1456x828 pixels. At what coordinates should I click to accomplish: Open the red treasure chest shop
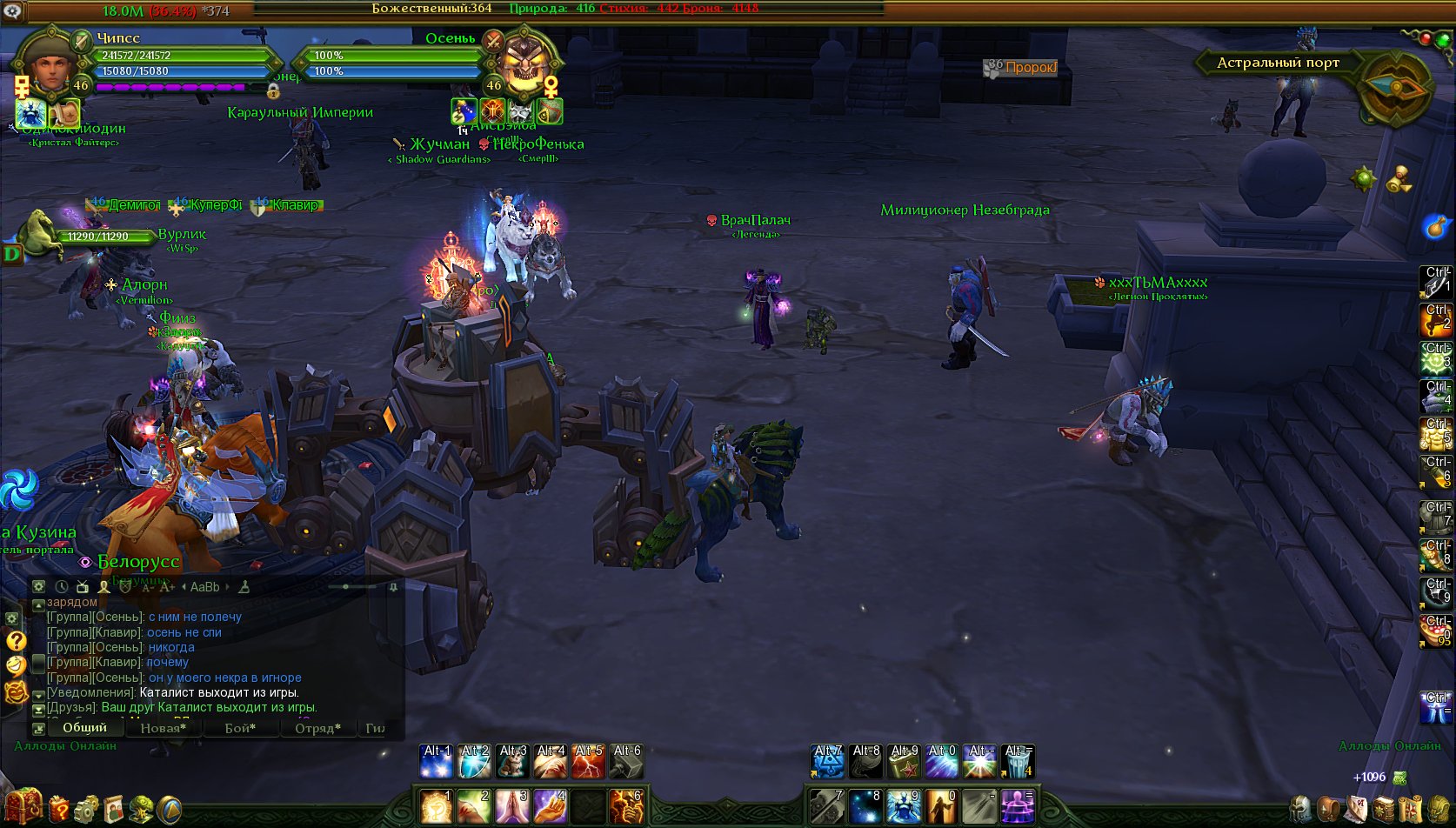point(23,806)
